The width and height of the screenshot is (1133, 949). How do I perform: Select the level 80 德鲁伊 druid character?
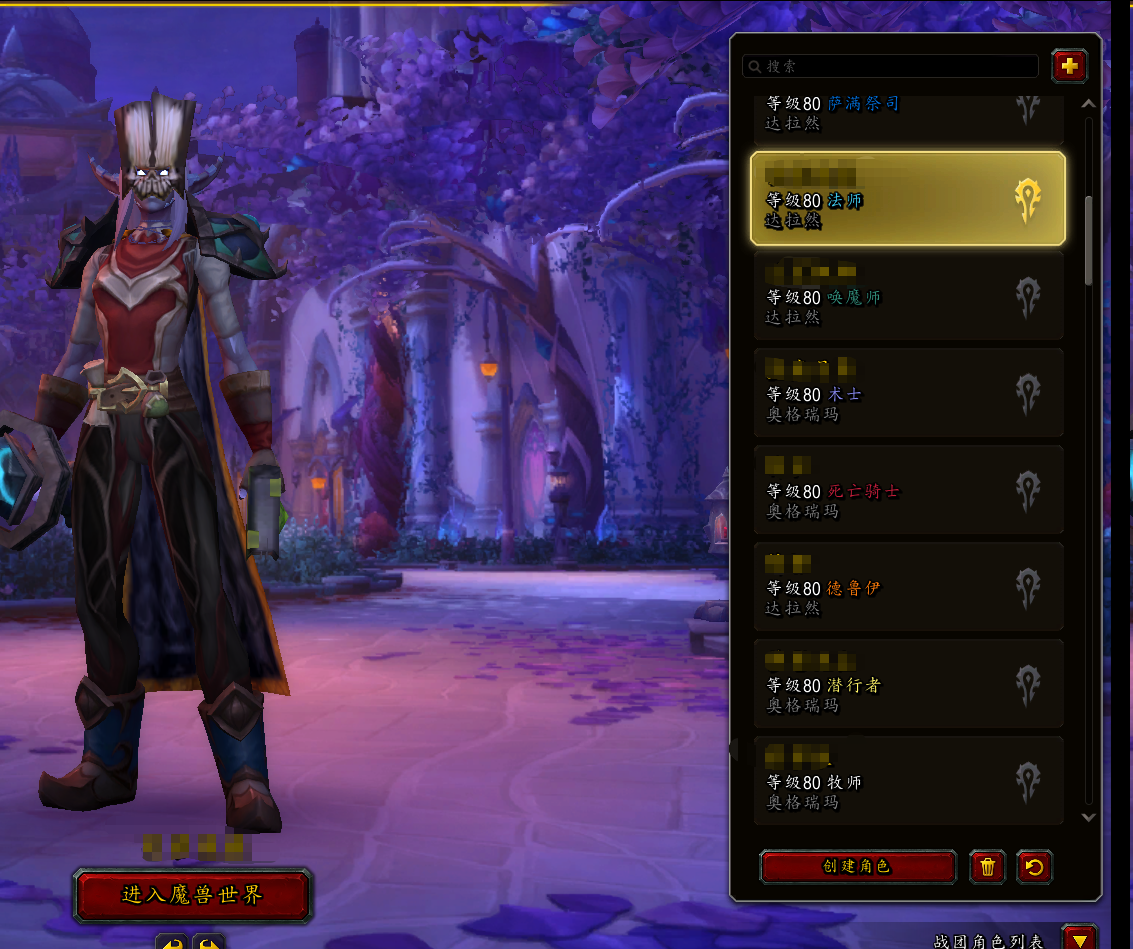click(907, 587)
